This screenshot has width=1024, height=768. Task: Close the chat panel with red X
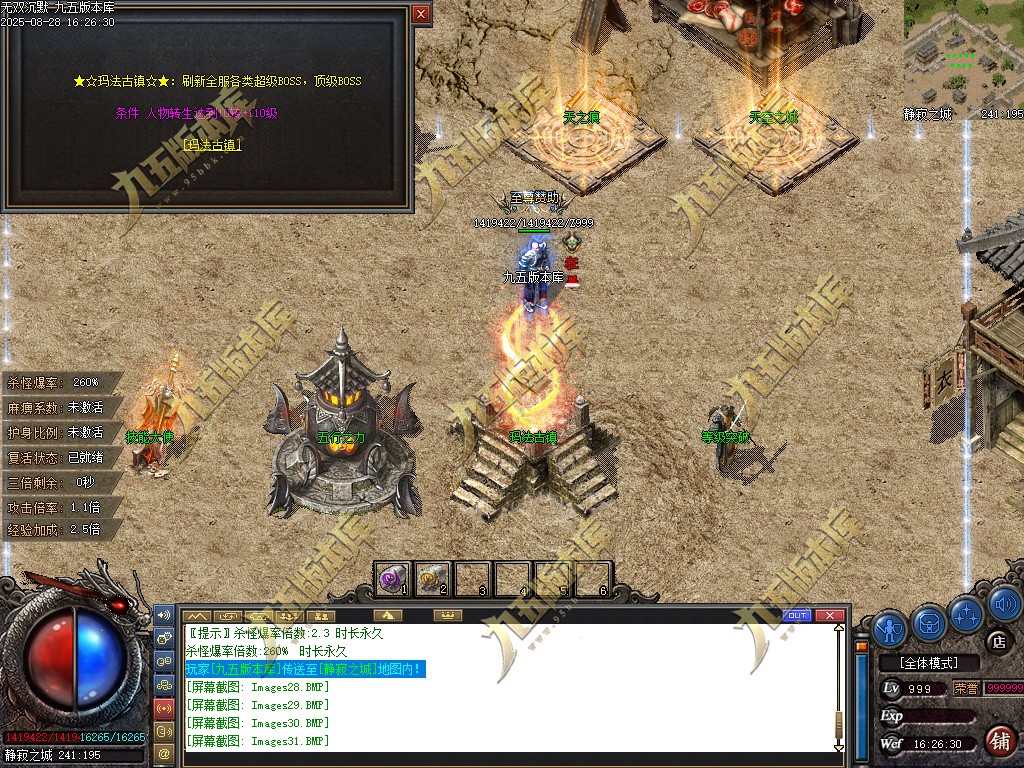[x=828, y=615]
